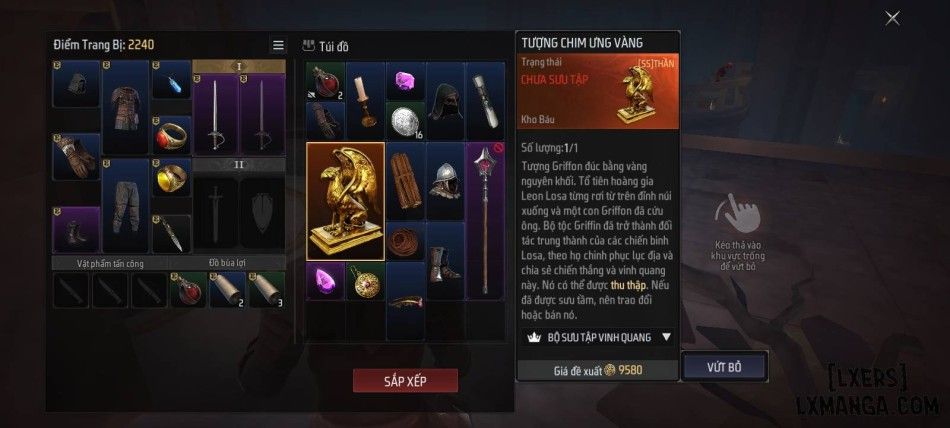Image resolution: width=950 pixels, height=428 pixels.
Task: Close the inventory screen with the X
Action: click(x=892, y=18)
